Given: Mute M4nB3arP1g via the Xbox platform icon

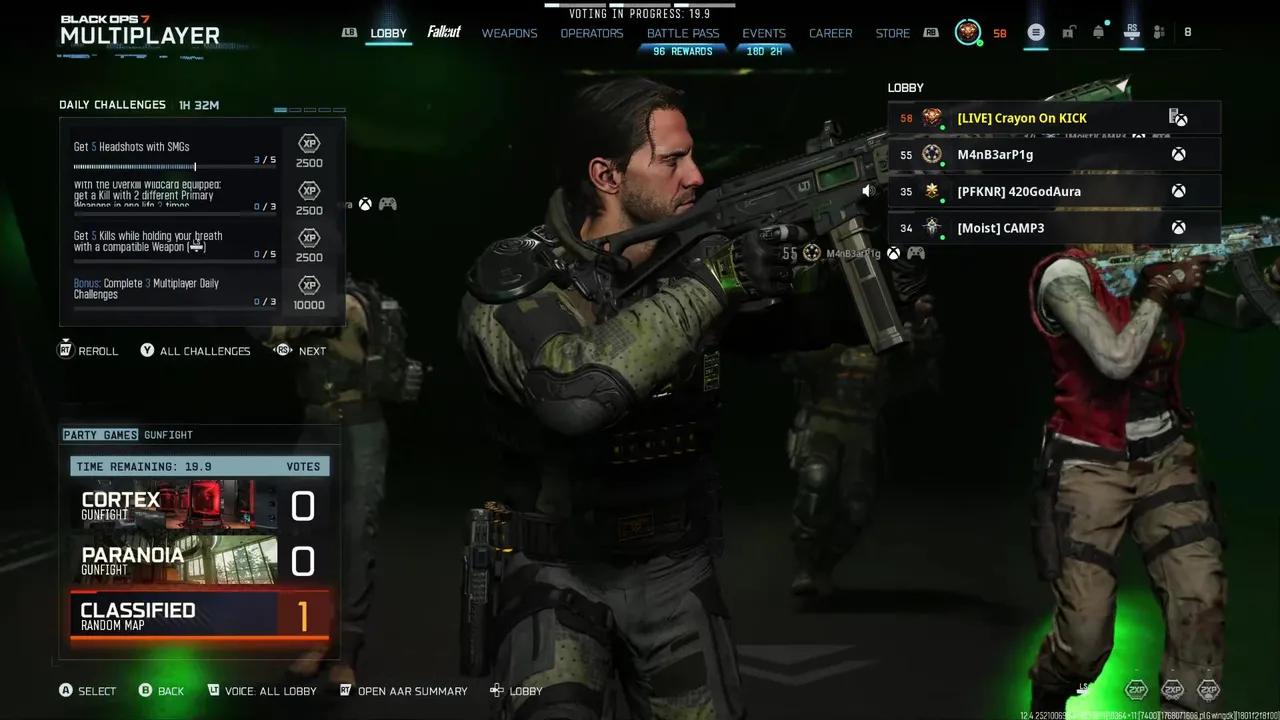Looking at the screenshot, I should [x=1178, y=154].
